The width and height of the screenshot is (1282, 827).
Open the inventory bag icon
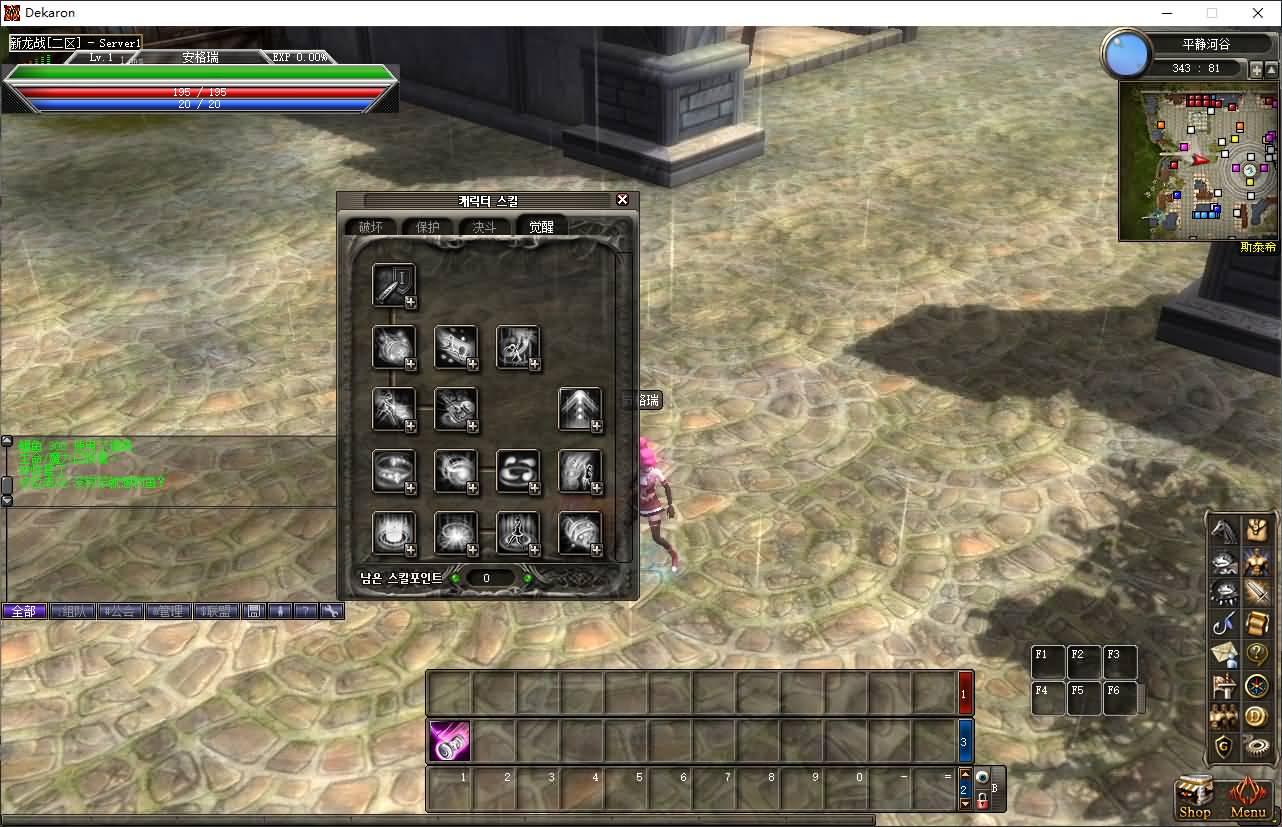coord(1256,530)
